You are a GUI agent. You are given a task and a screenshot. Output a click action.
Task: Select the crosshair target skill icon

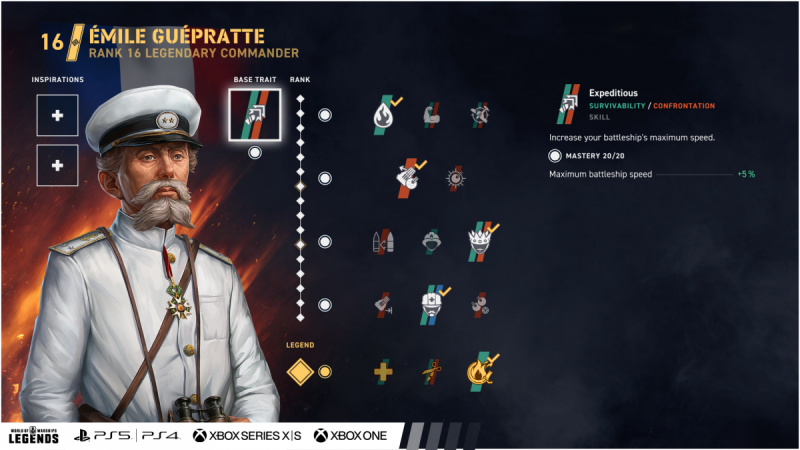[455, 178]
